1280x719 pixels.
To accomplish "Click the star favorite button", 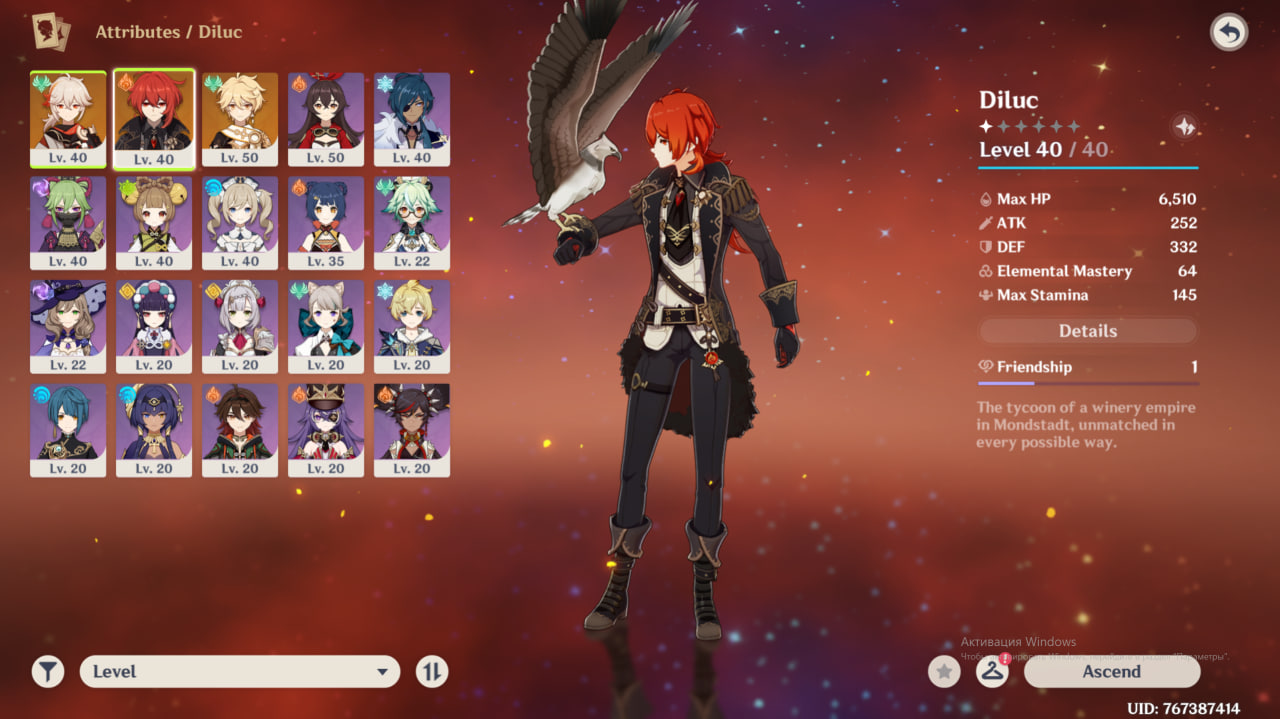I will coord(944,672).
